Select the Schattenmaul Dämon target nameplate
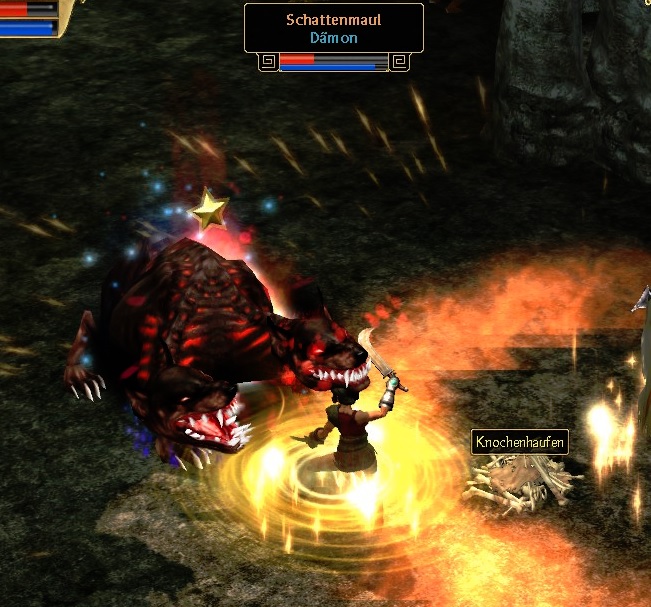The image size is (651, 607). 334,28
